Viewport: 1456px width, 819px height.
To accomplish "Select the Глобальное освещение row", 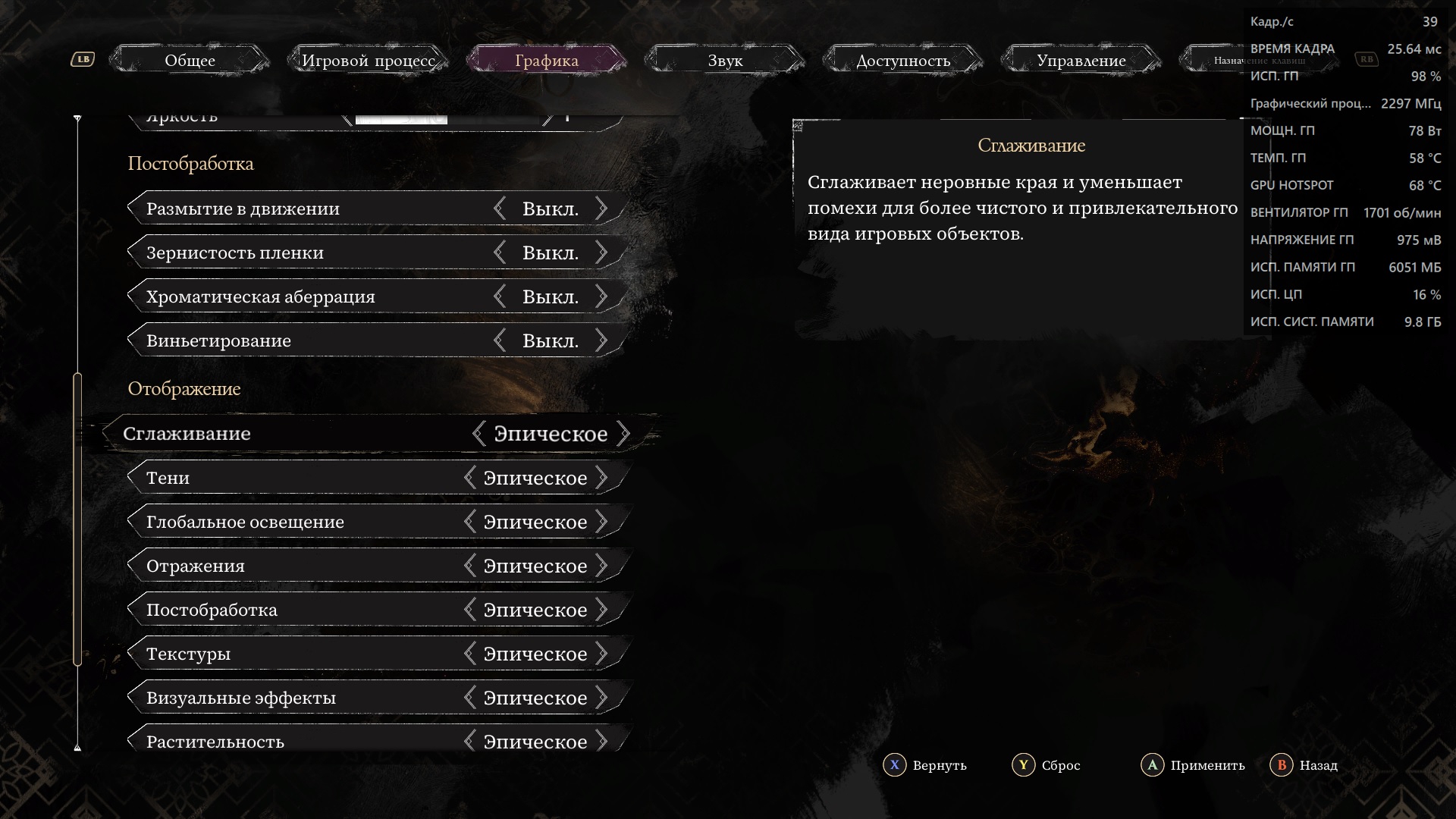I will [x=303, y=522].
